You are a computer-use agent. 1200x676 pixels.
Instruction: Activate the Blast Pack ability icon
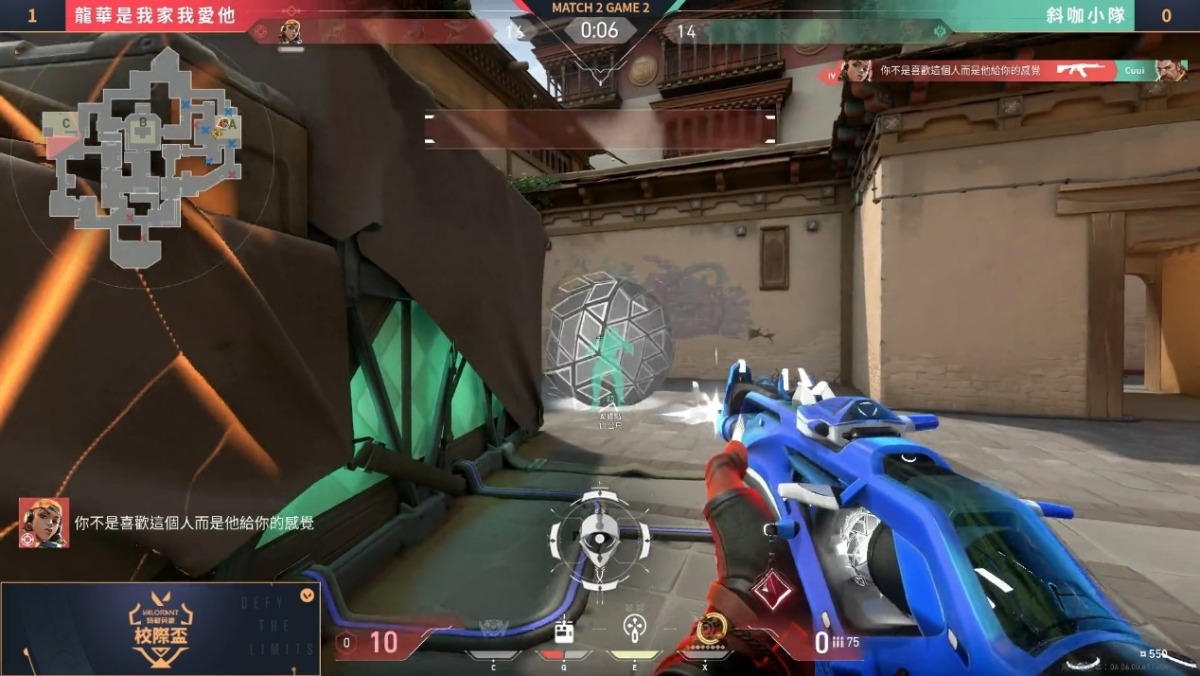565,630
